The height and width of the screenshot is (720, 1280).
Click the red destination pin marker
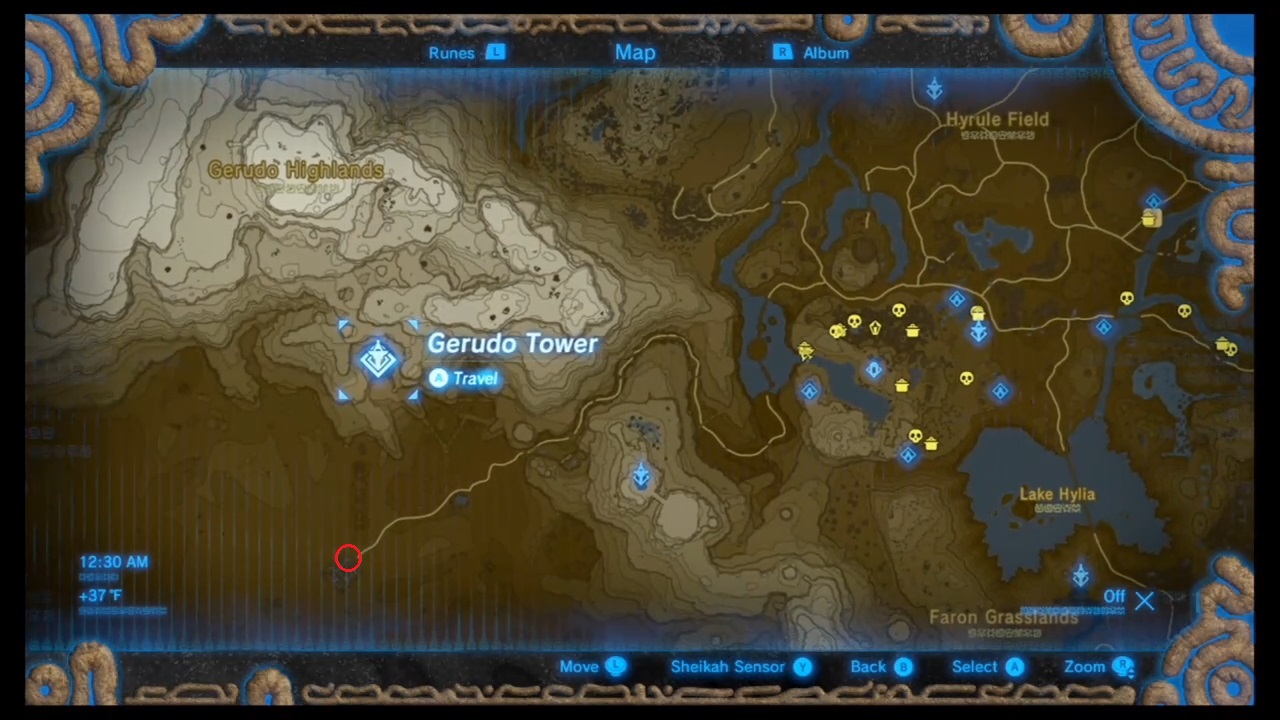pyautogui.click(x=347, y=558)
